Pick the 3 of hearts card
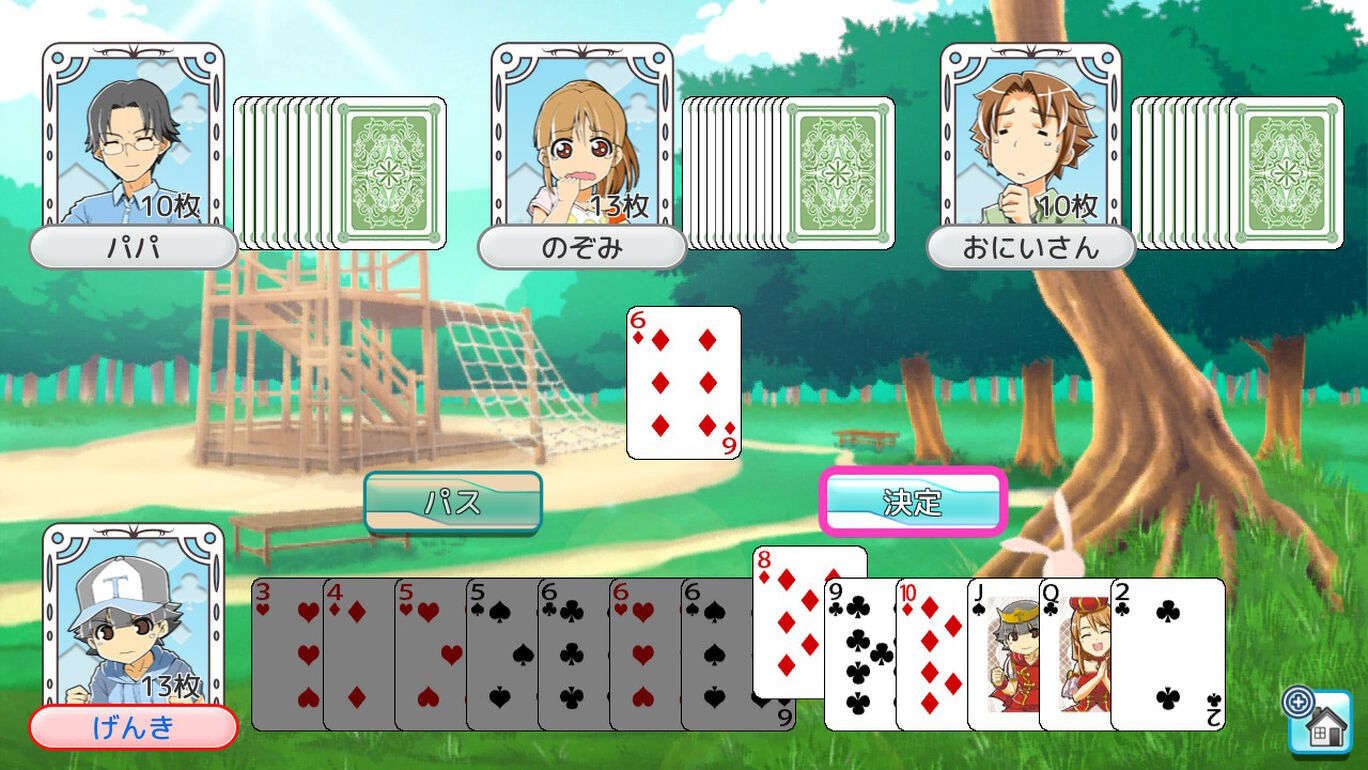The height and width of the screenshot is (770, 1368). pyautogui.click(x=287, y=655)
